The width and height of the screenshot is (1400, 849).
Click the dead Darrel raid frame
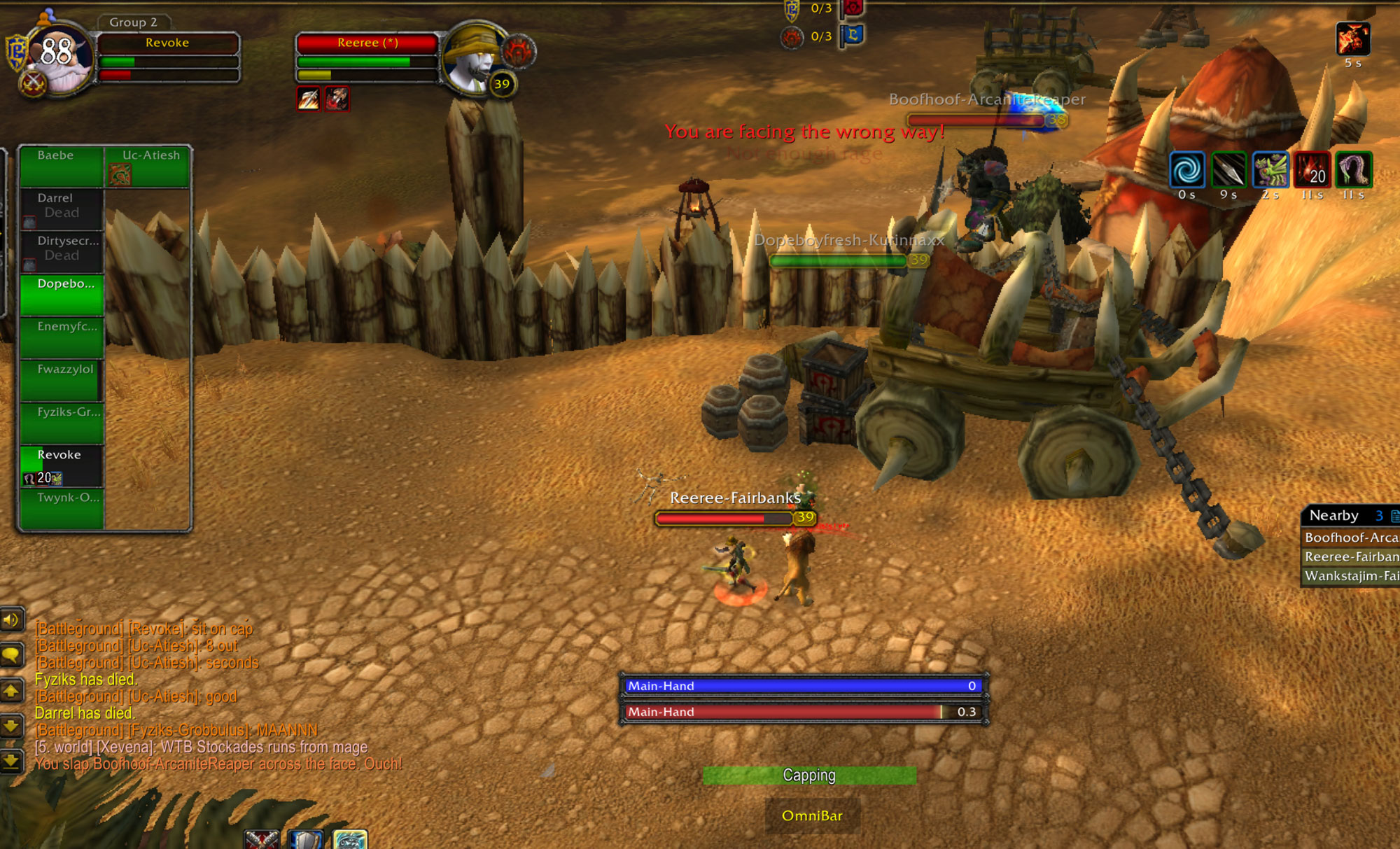62,209
